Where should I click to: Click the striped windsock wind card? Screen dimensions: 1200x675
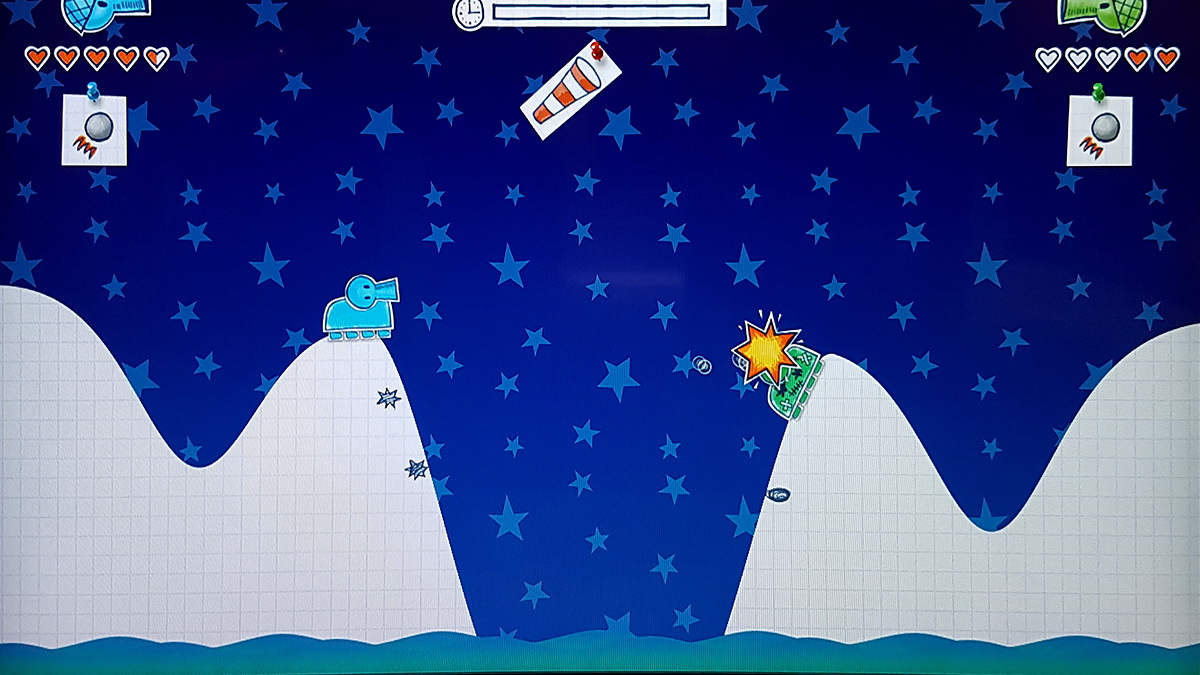pos(570,90)
